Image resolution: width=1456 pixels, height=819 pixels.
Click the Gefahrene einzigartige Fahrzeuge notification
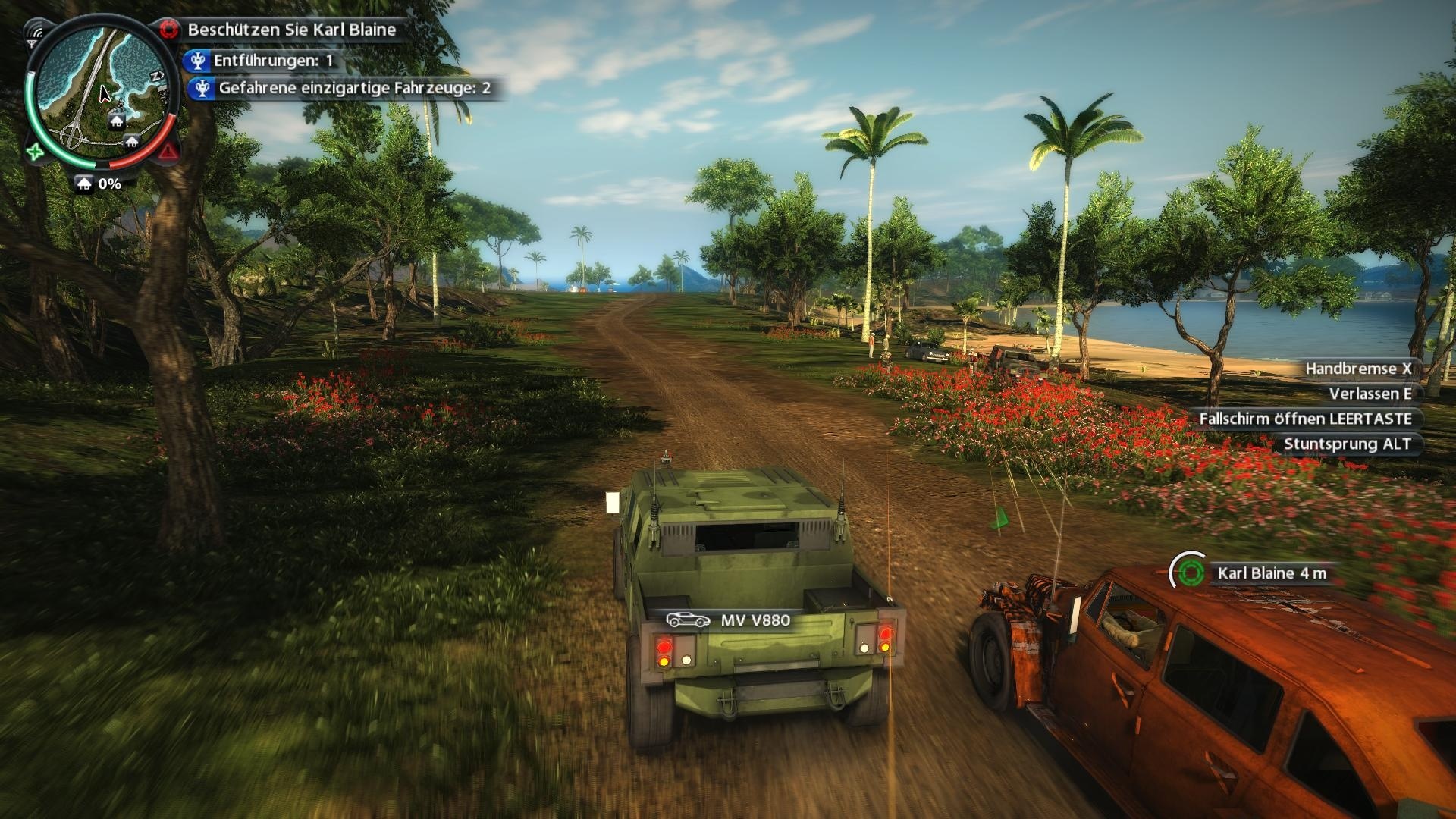tap(353, 88)
